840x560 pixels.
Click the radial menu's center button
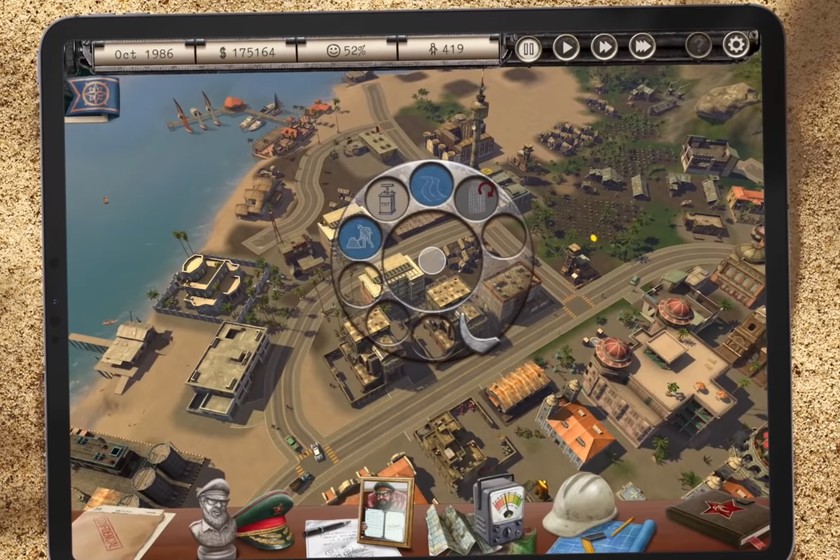[x=431, y=261]
